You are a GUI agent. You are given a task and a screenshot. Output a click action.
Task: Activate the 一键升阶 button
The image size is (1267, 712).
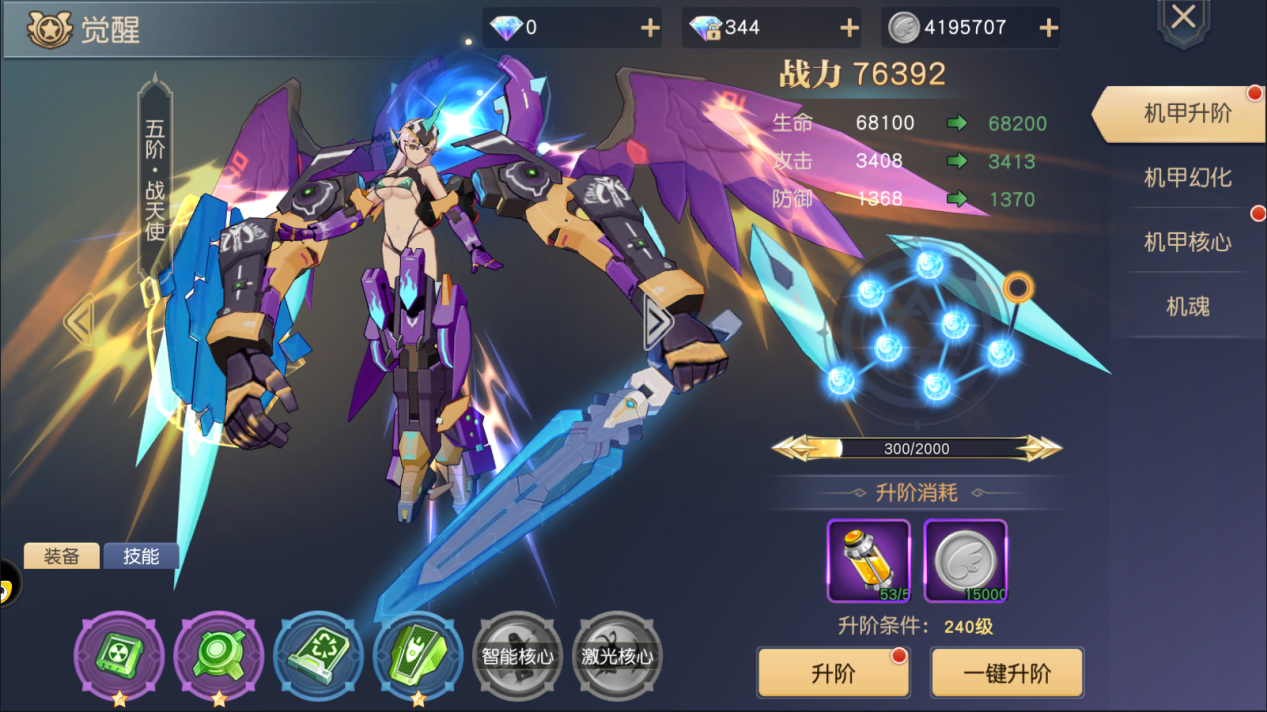click(1007, 673)
